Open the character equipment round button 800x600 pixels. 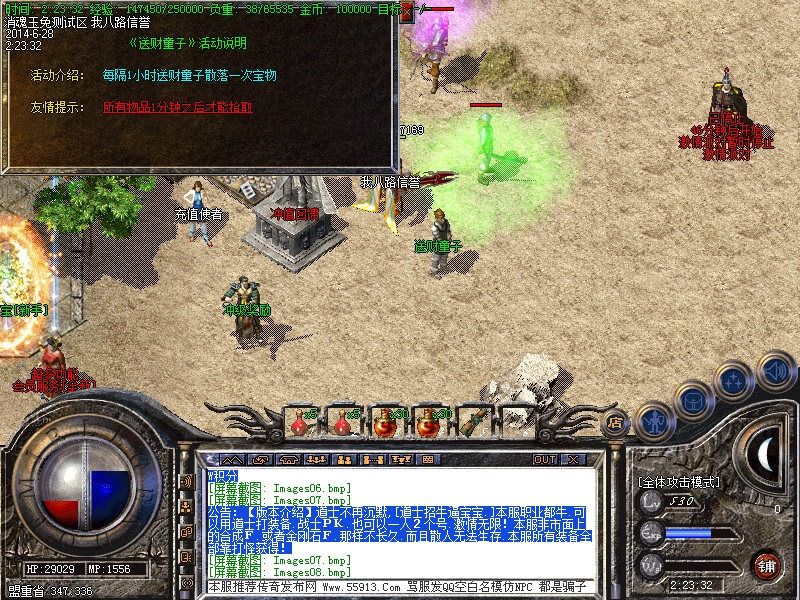click(653, 421)
